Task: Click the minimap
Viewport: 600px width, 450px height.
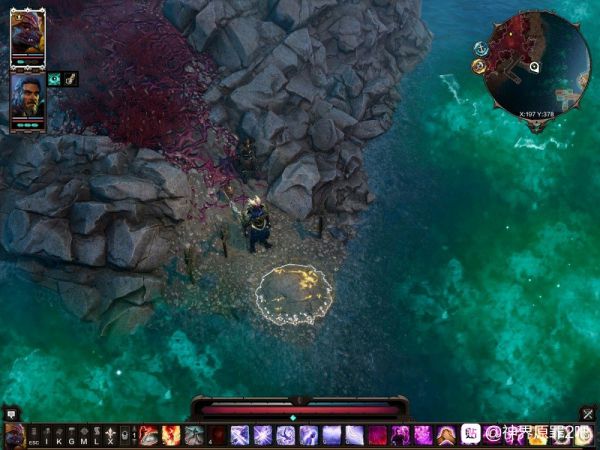Action: tap(536, 64)
